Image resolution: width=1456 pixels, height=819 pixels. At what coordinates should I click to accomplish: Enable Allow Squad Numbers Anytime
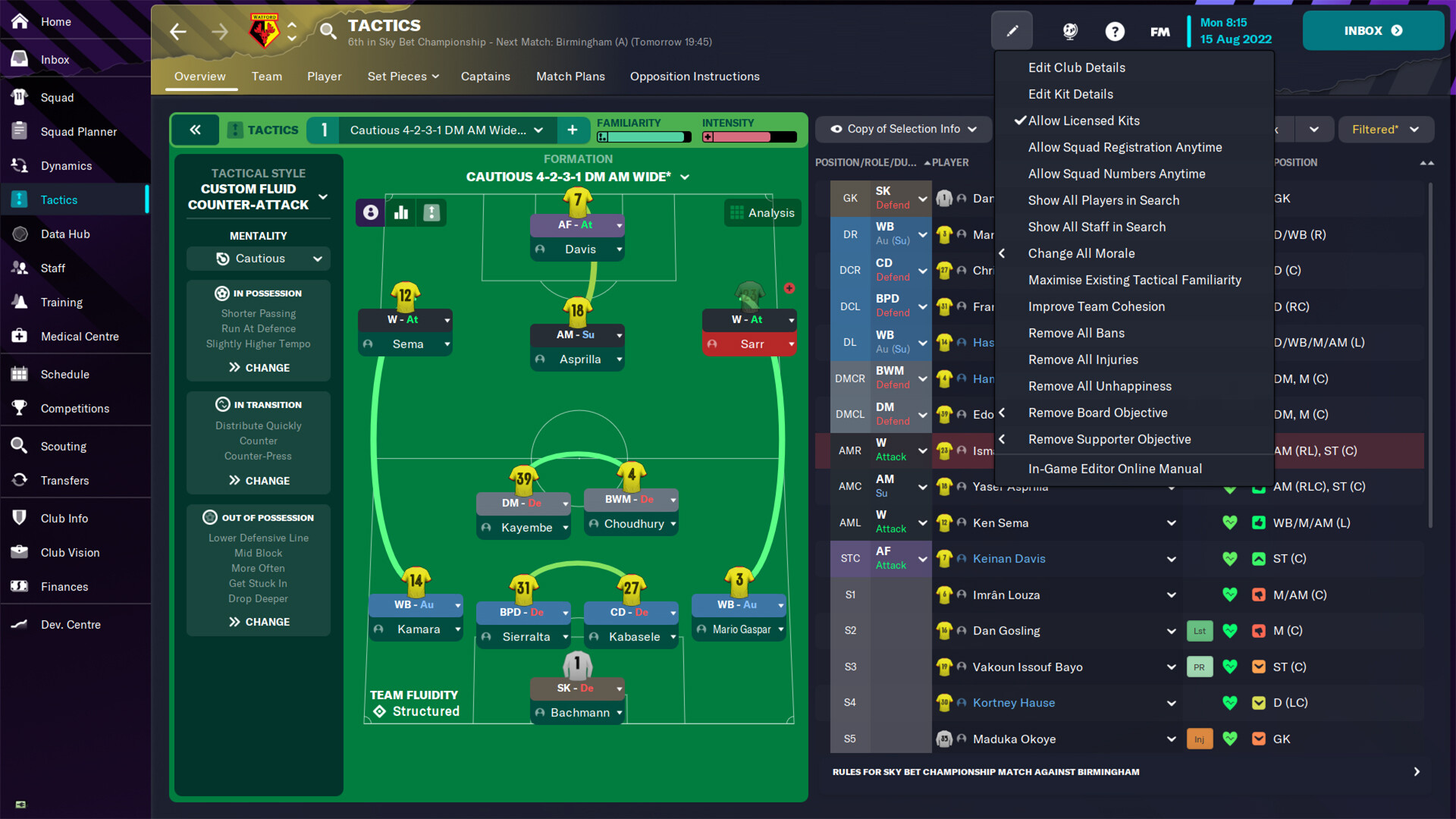pos(1116,174)
